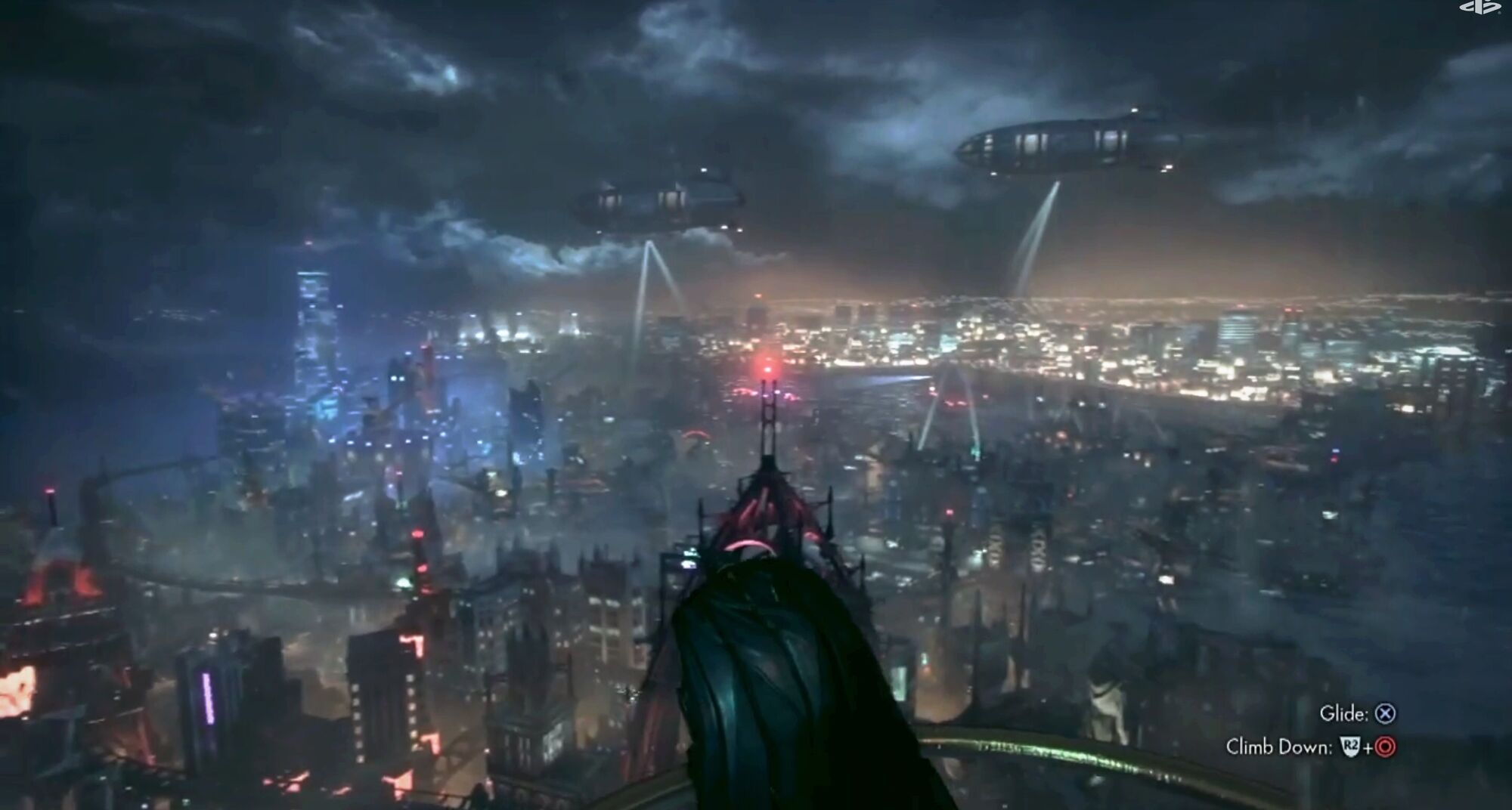1512x810 pixels.
Task: Click the Glide prompt text
Action: pos(1343,713)
